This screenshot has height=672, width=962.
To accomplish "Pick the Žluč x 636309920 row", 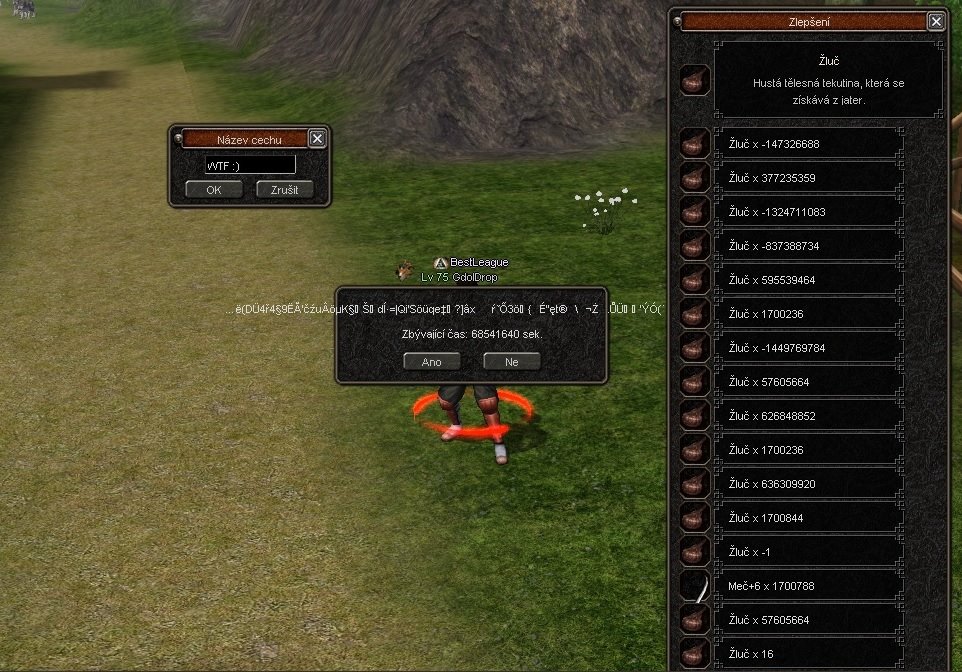I will click(x=809, y=484).
